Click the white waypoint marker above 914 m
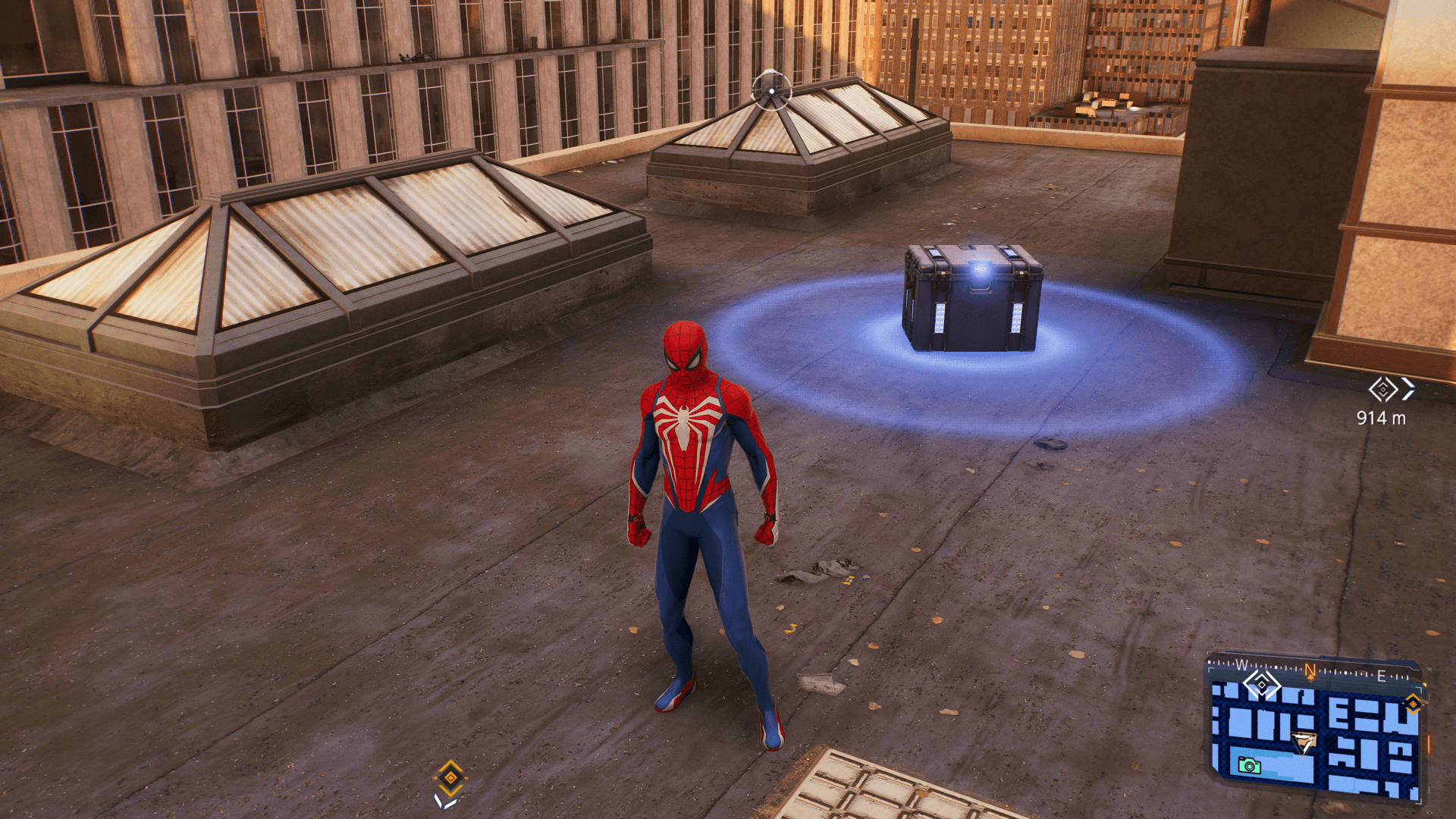Image resolution: width=1456 pixels, height=819 pixels. [1383, 390]
